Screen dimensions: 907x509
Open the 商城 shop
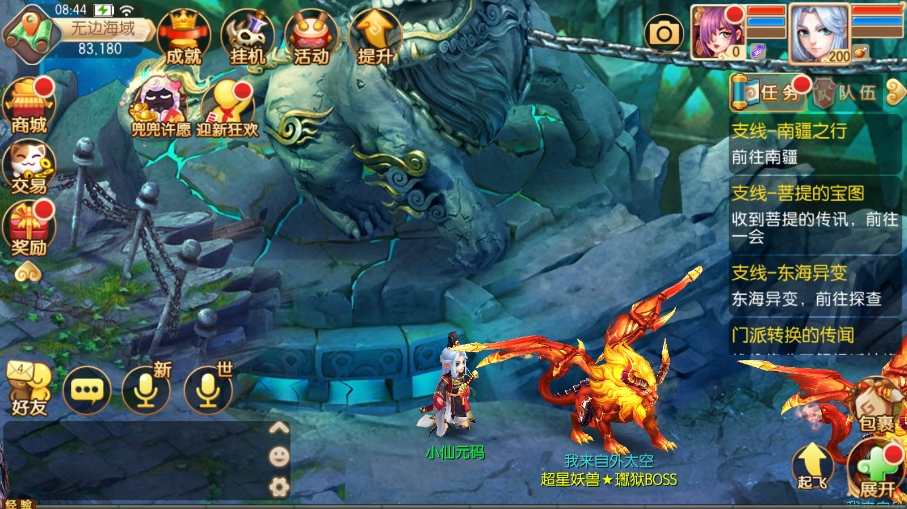click(28, 105)
